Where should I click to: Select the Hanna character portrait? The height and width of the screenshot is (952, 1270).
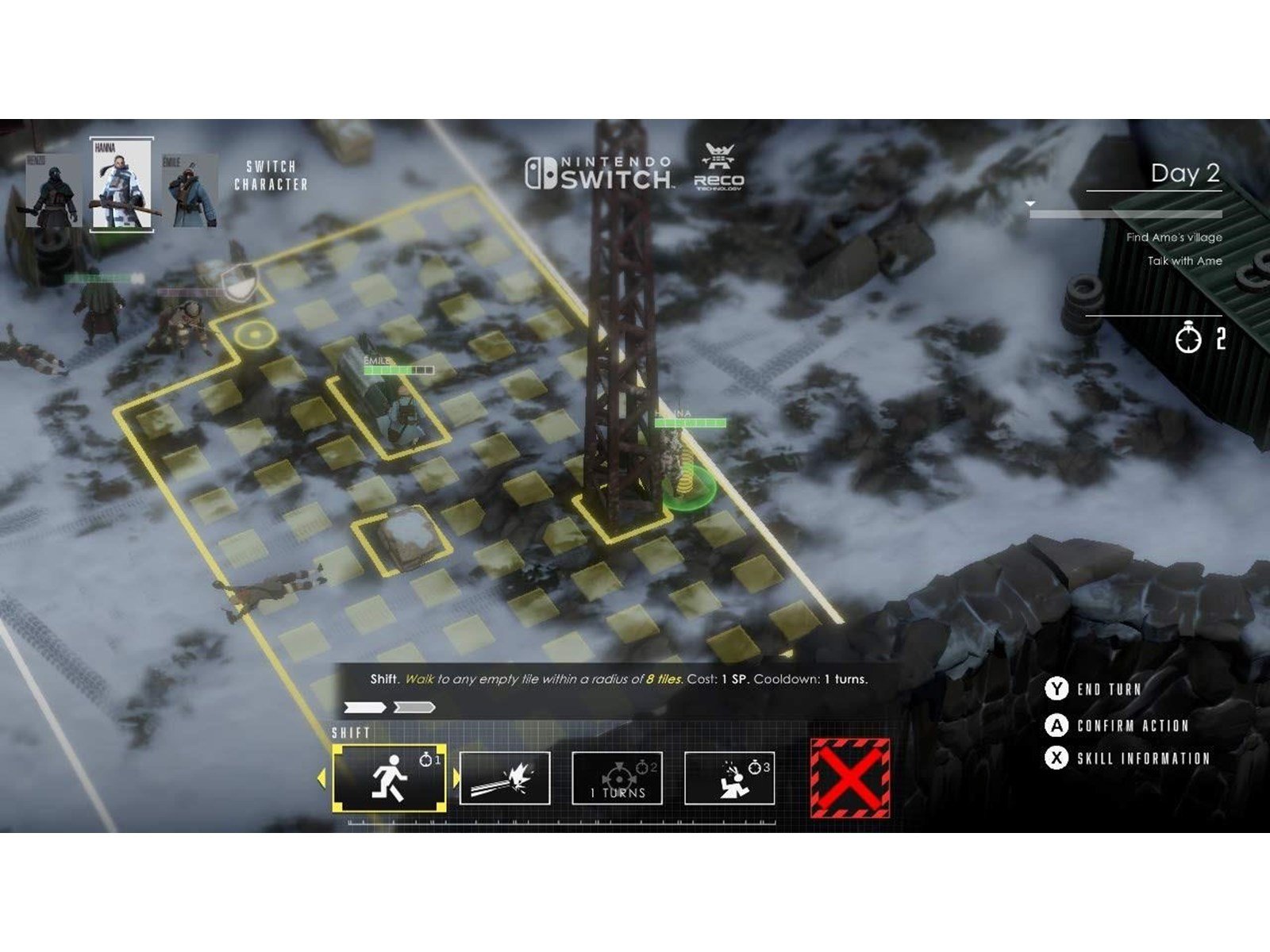point(121,185)
